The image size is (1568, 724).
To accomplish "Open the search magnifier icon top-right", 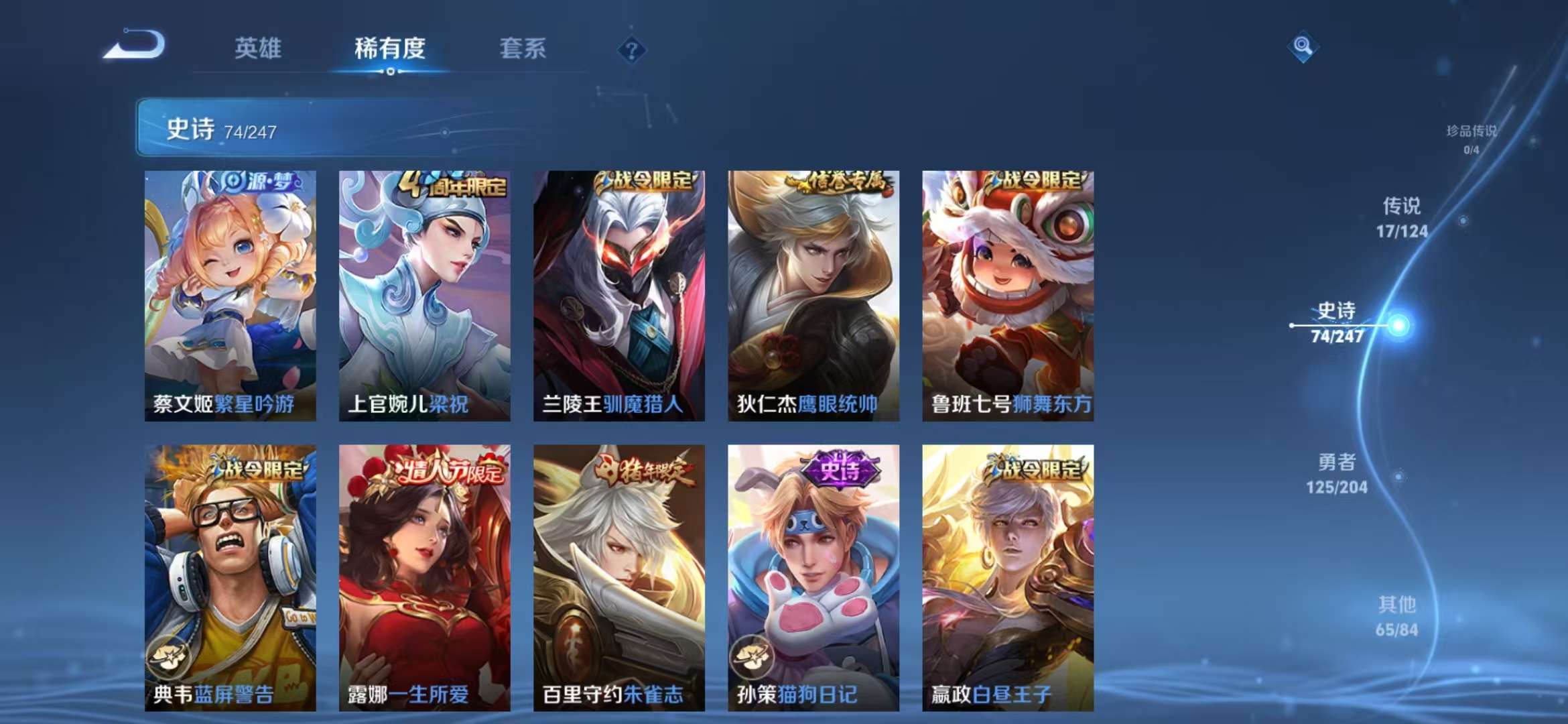I will [x=1302, y=48].
